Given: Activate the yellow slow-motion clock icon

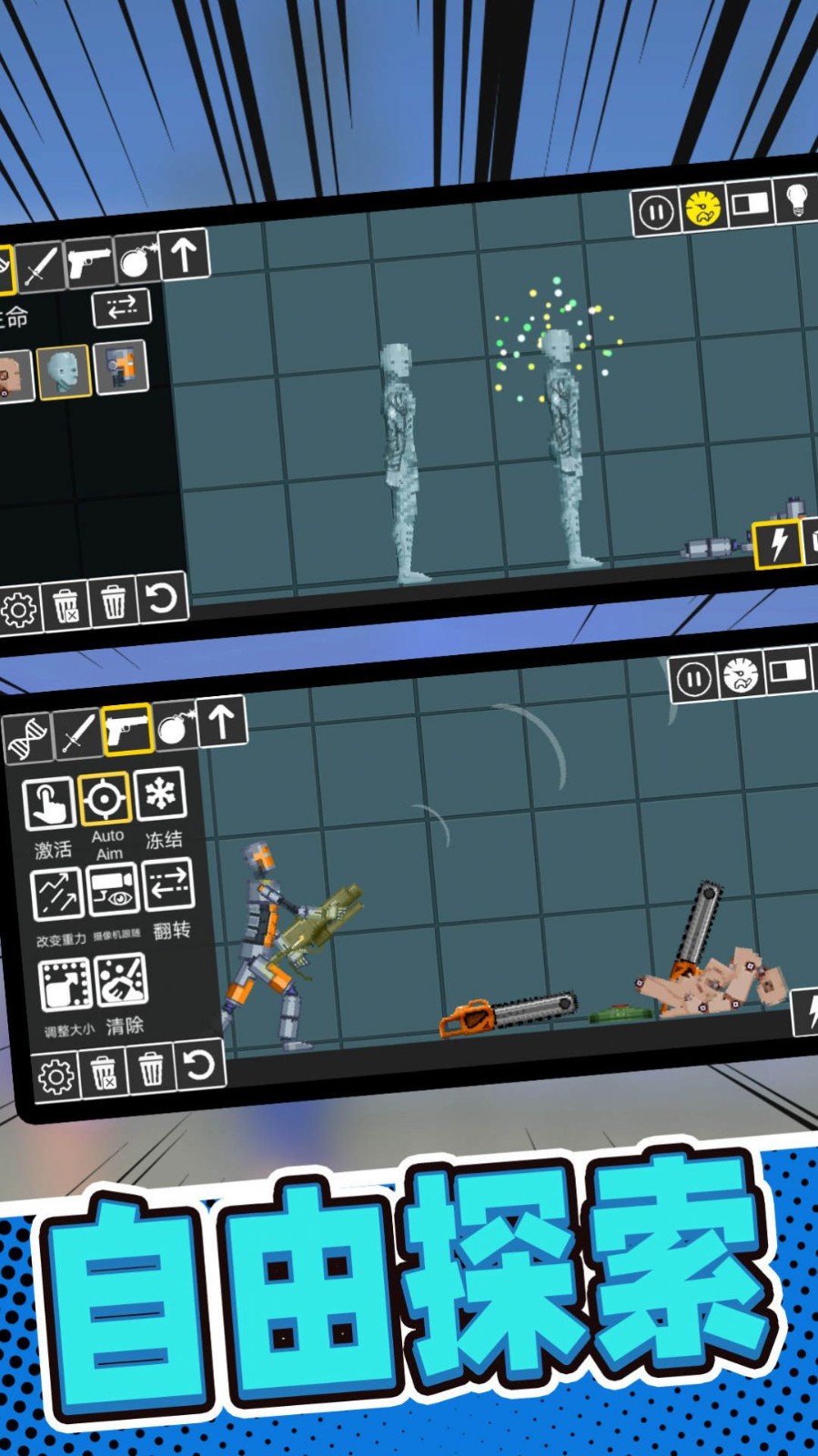Looking at the screenshot, I should [x=703, y=208].
